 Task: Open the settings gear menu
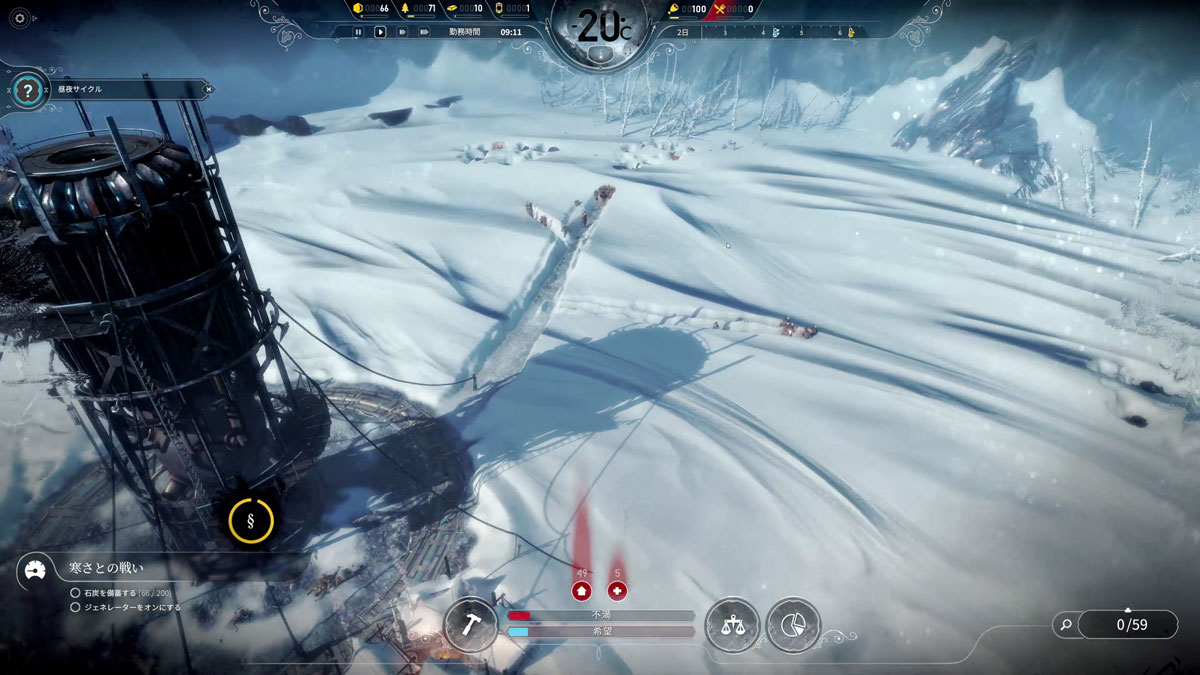click(x=18, y=18)
